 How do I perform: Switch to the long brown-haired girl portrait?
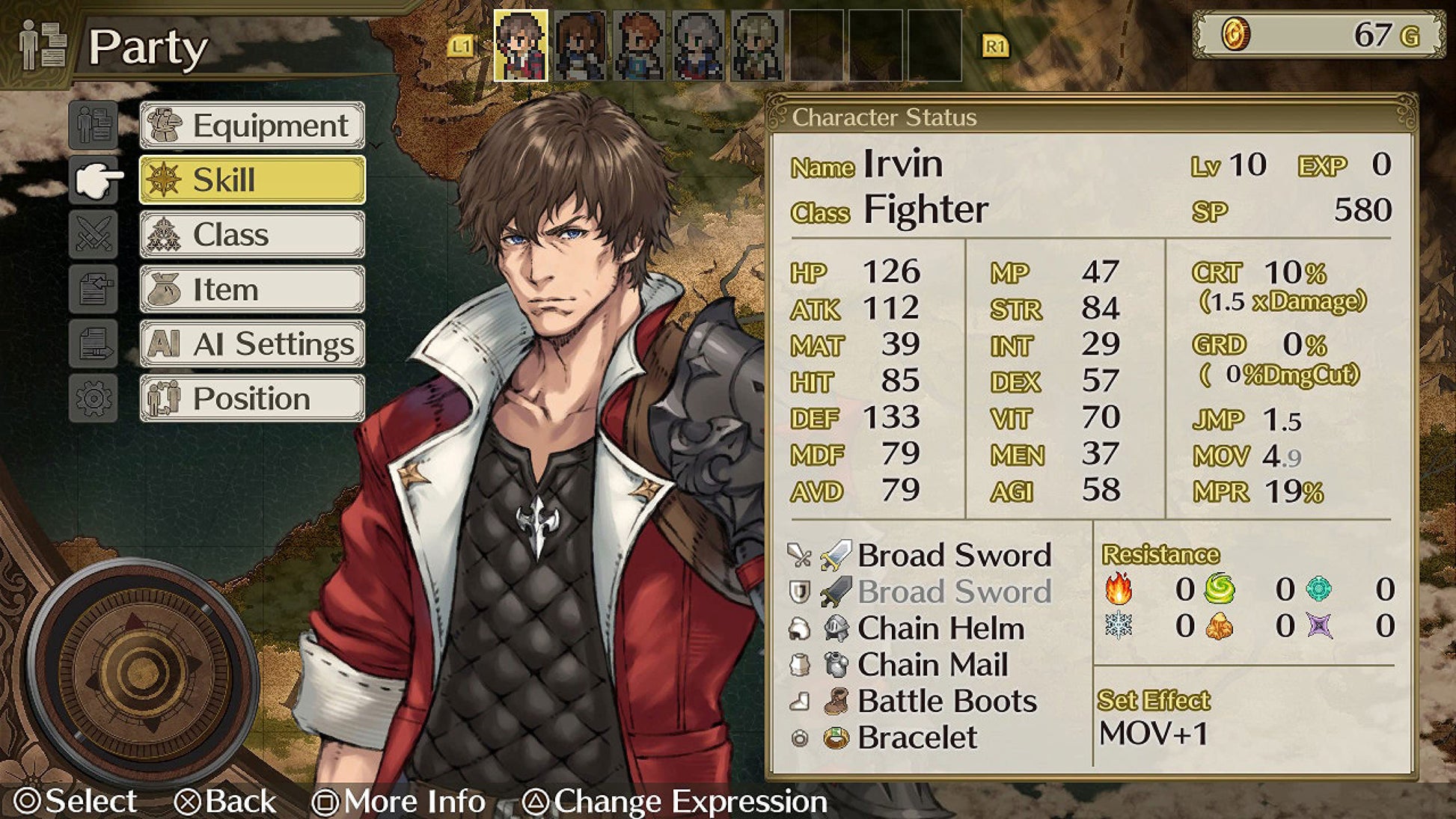coord(580,46)
